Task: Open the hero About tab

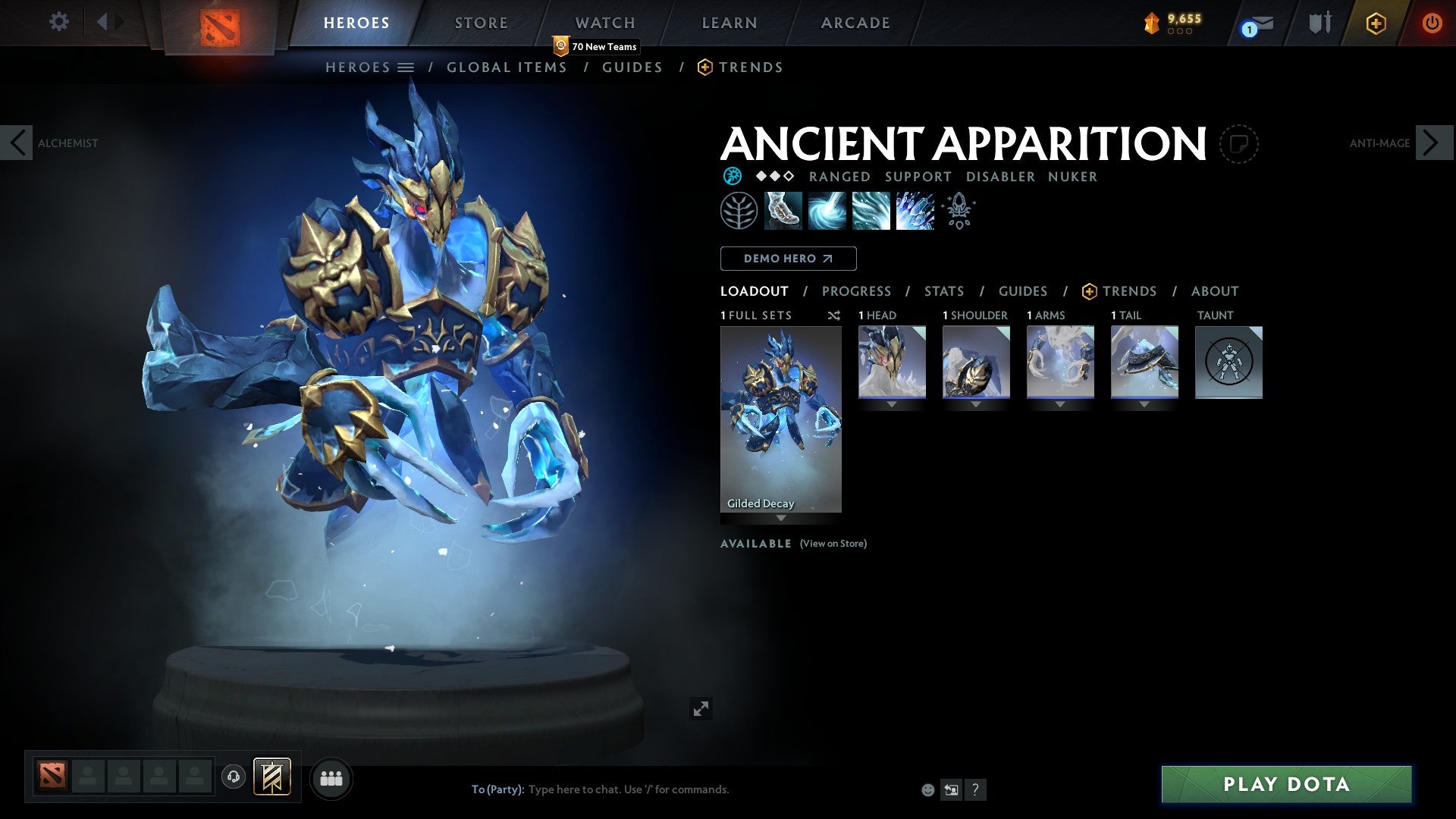Action: 1214,291
